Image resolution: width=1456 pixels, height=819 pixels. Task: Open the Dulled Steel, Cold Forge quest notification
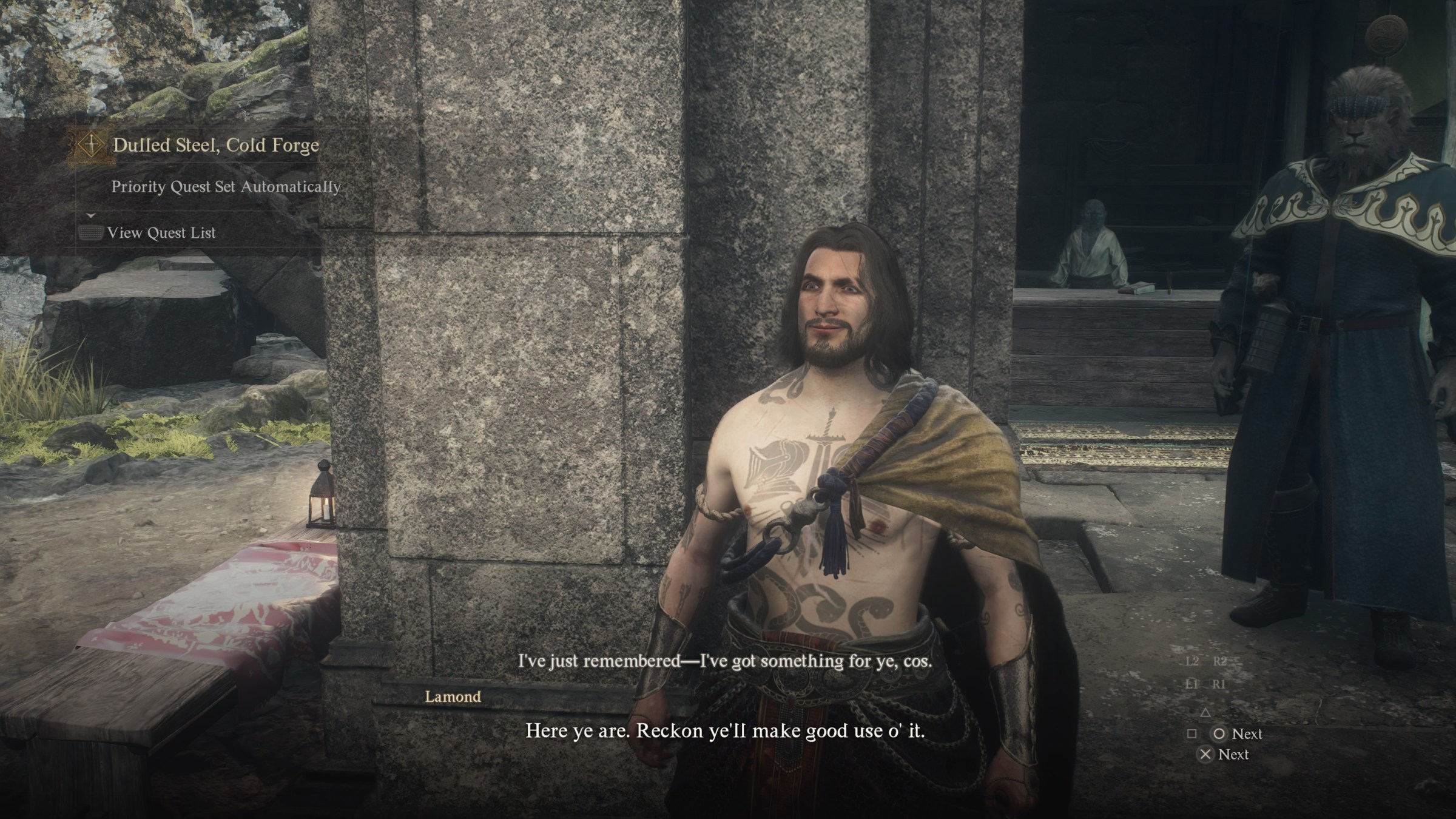pos(215,146)
